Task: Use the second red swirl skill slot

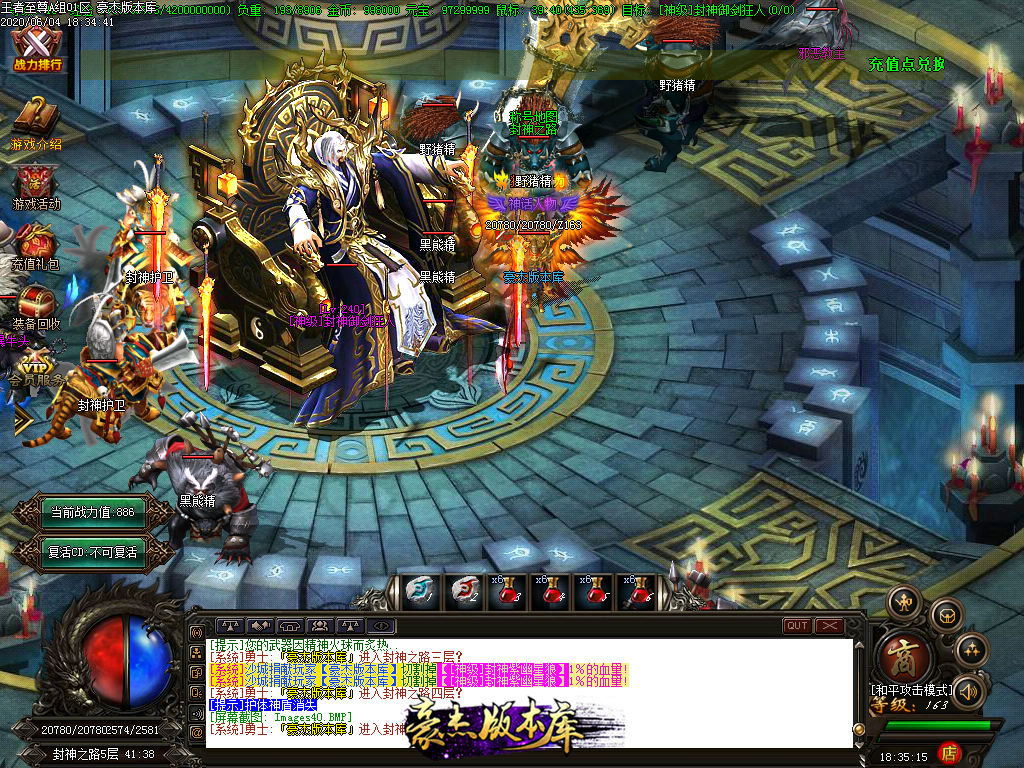Action: (x=464, y=593)
